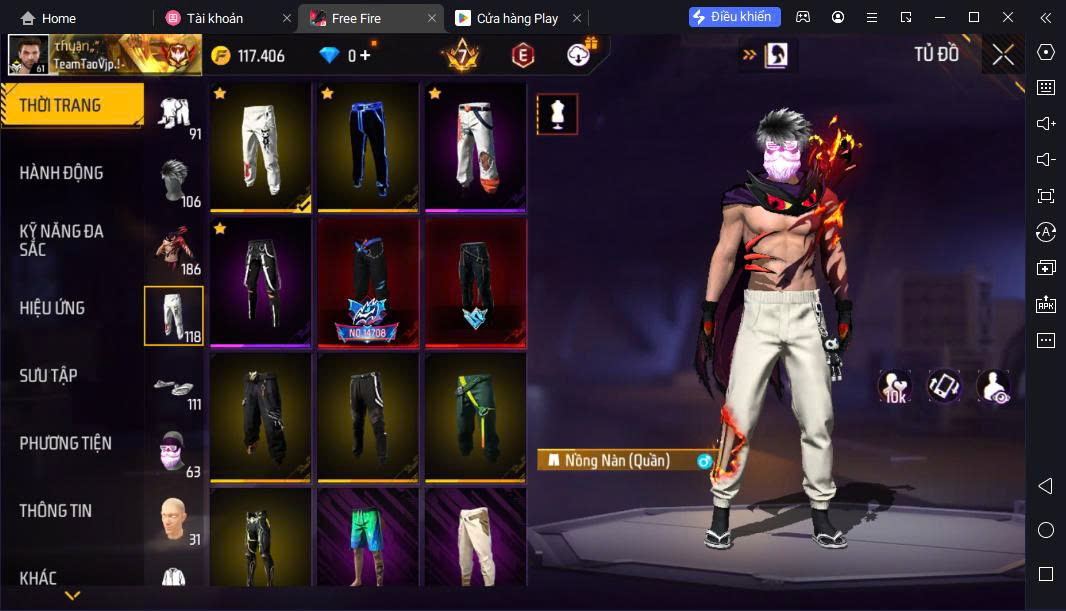Open the Thông Tin section

point(55,511)
